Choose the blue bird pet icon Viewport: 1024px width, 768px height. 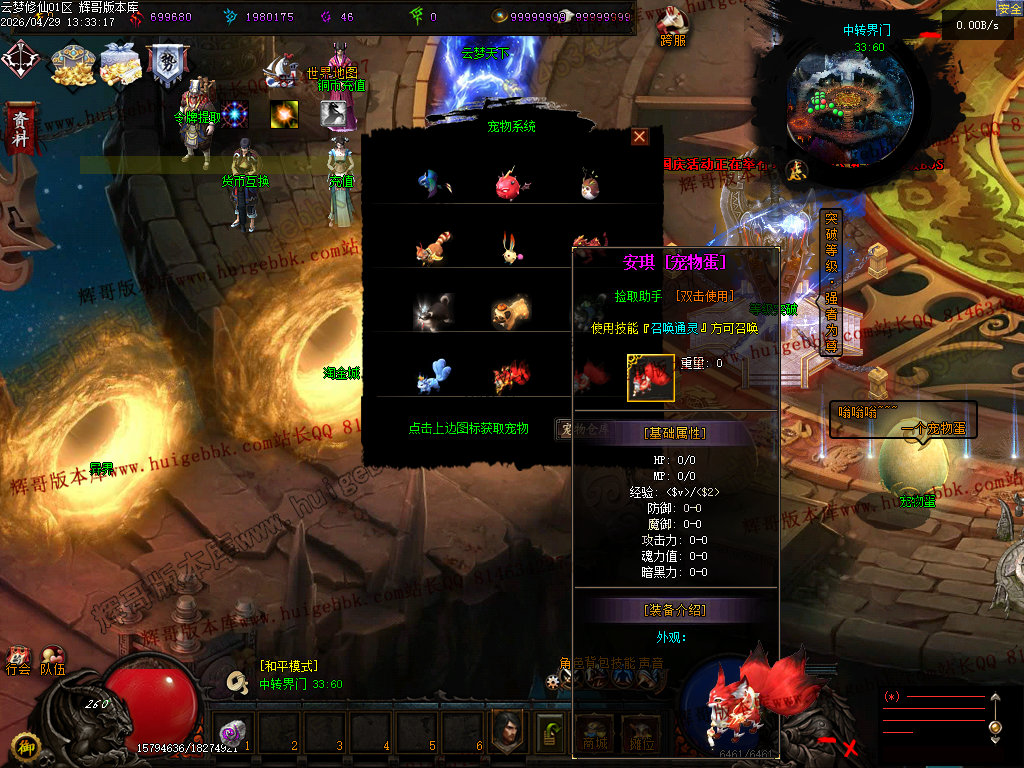click(434, 185)
